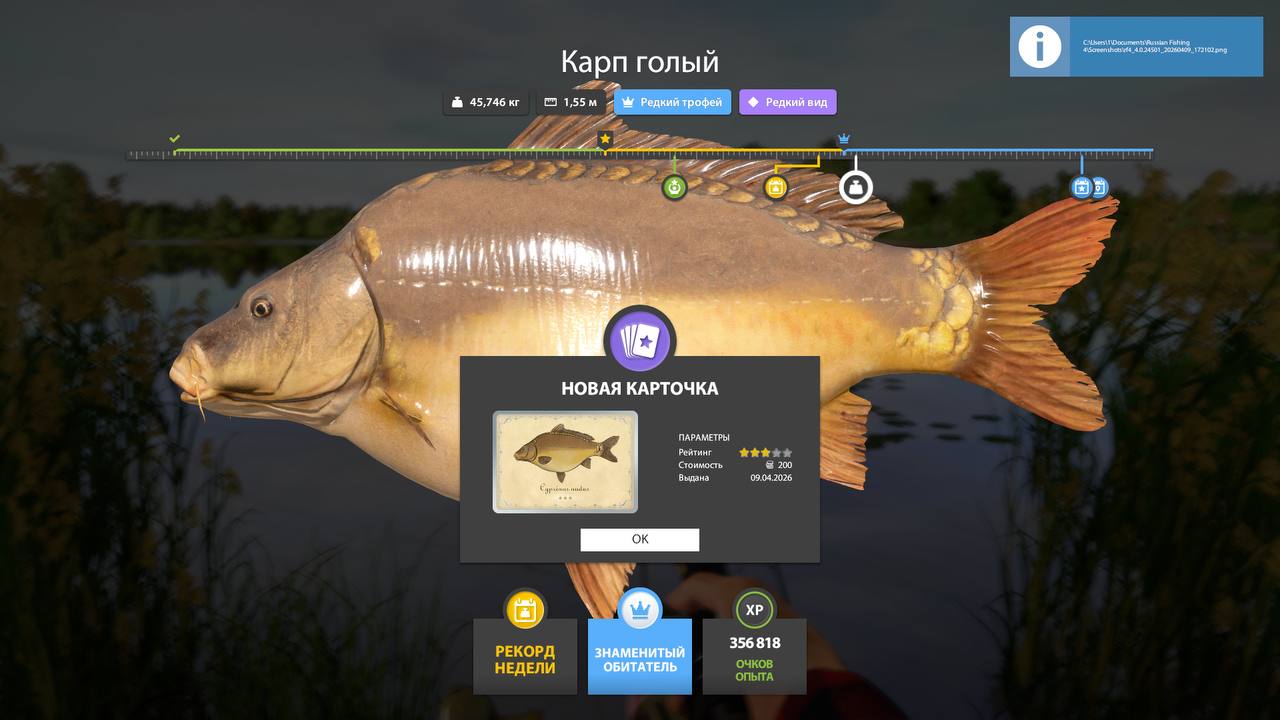Select the Редкий вид badge
Viewport: 1280px width, 720px height.
tap(787, 102)
